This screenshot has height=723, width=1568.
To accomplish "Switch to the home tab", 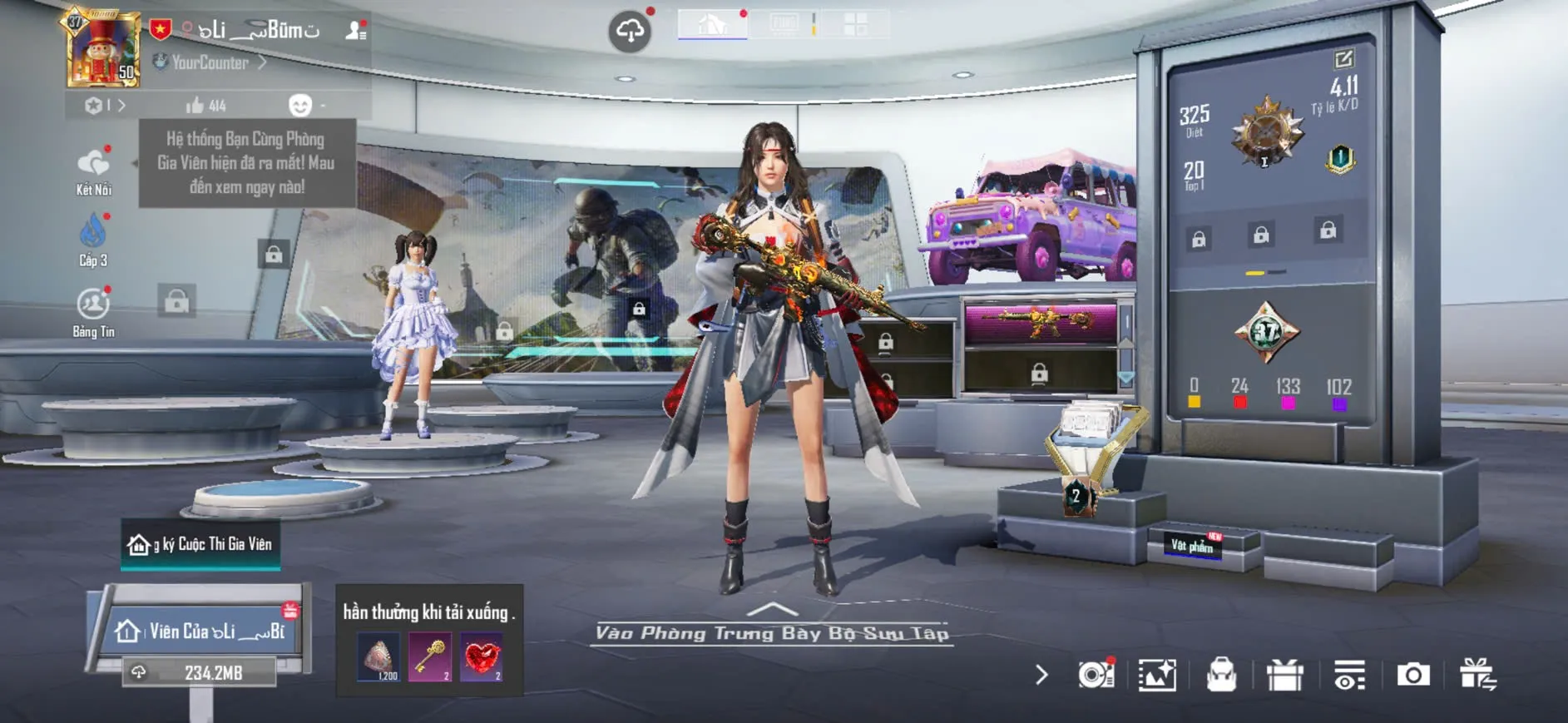I will tap(712, 25).
